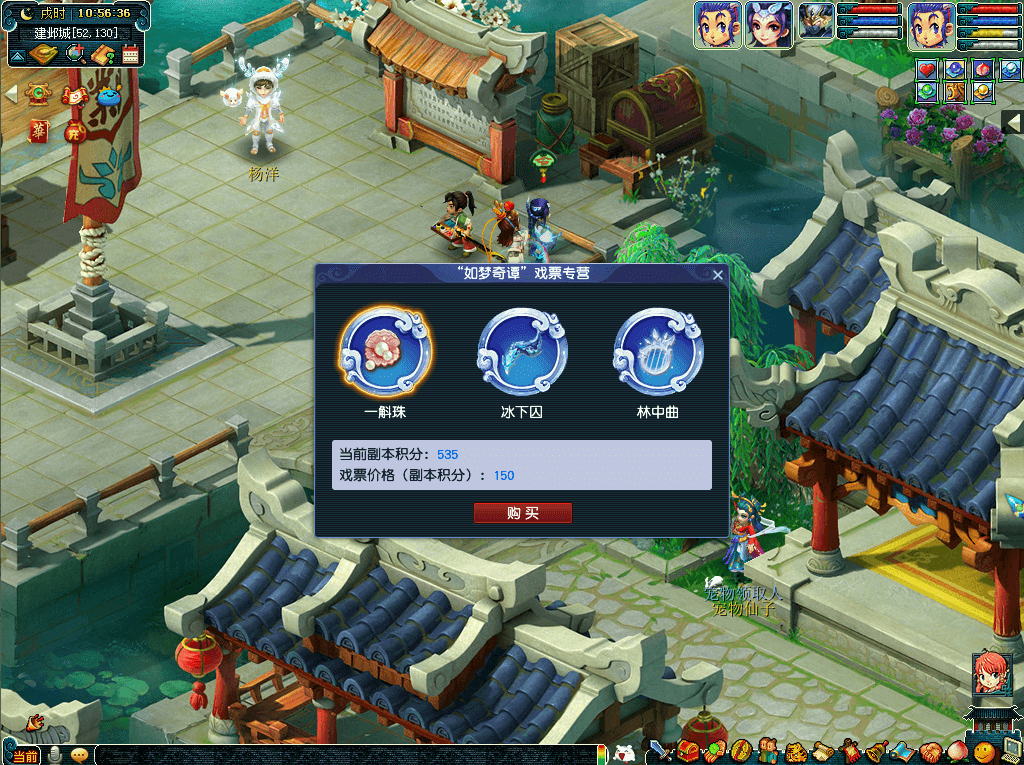The height and width of the screenshot is (765, 1024).
Task: Open the red 華 book icon
Action: point(39,130)
